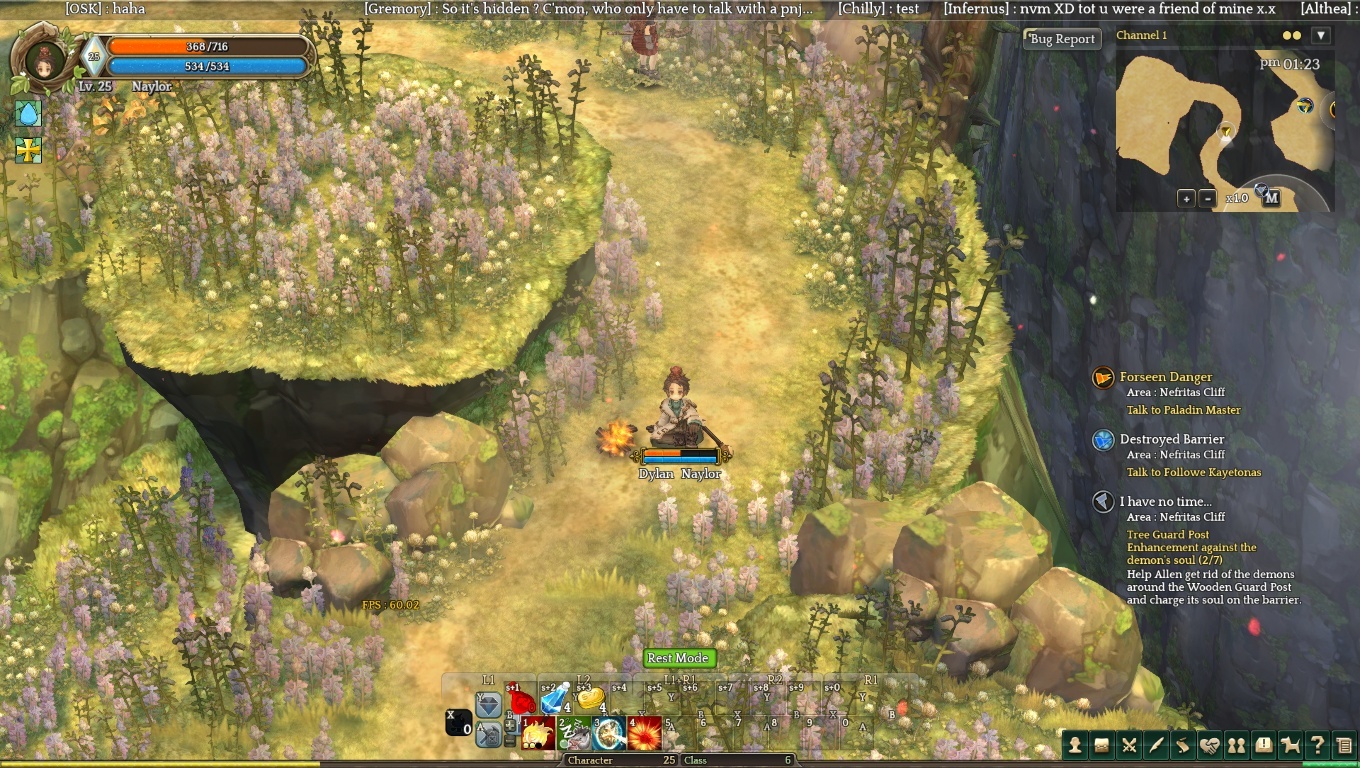Activate the sleeping creature skill icon

pyautogui.click(x=574, y=734)
